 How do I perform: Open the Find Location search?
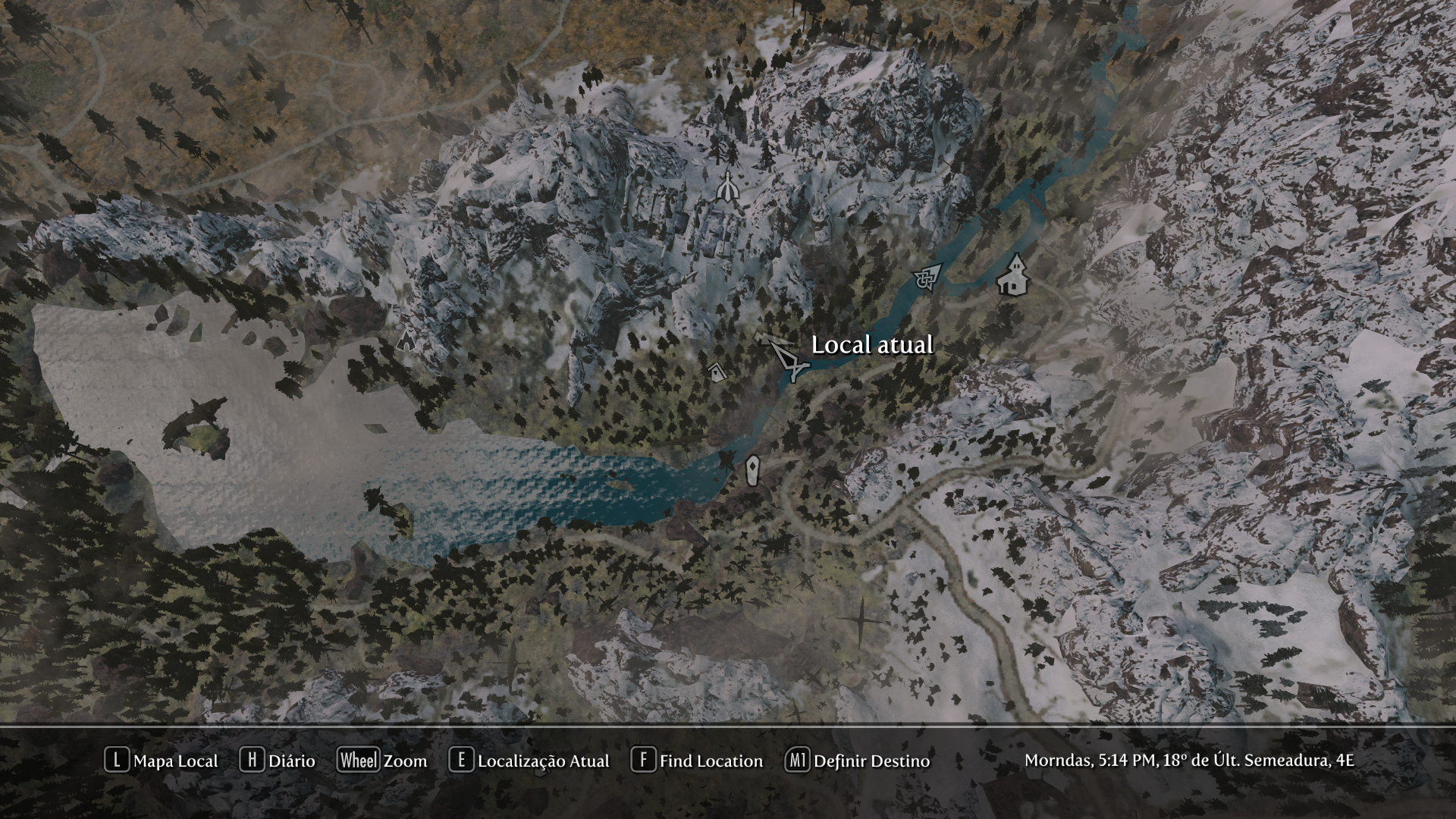697,761
